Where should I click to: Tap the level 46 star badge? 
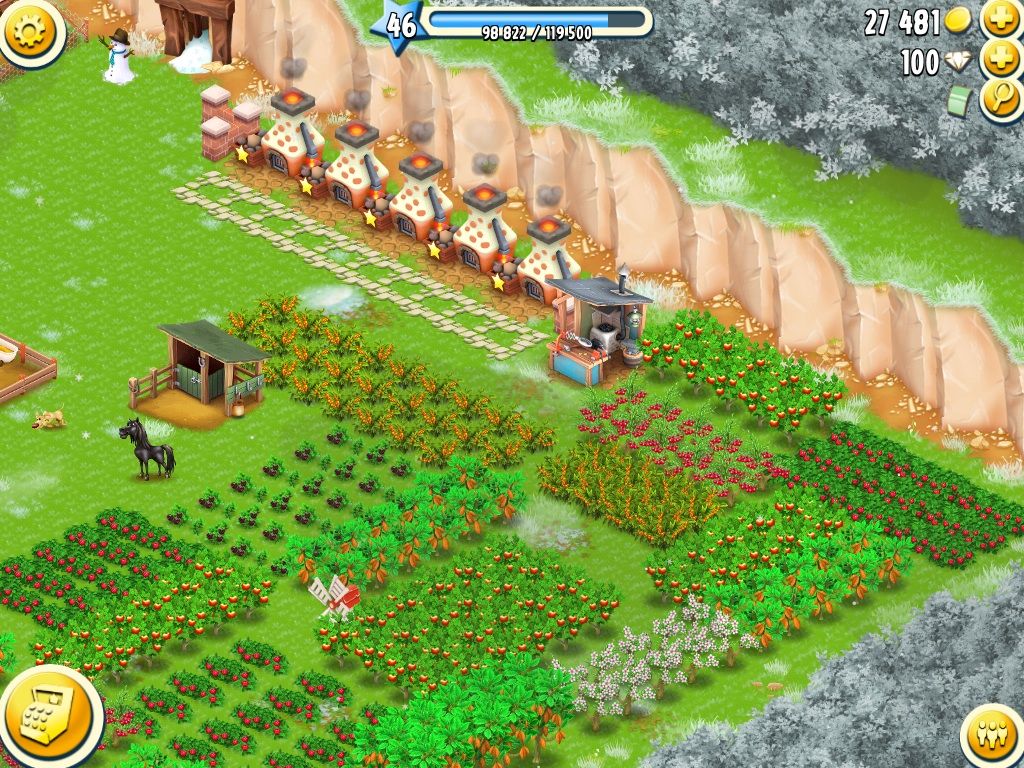coord(400,25)
